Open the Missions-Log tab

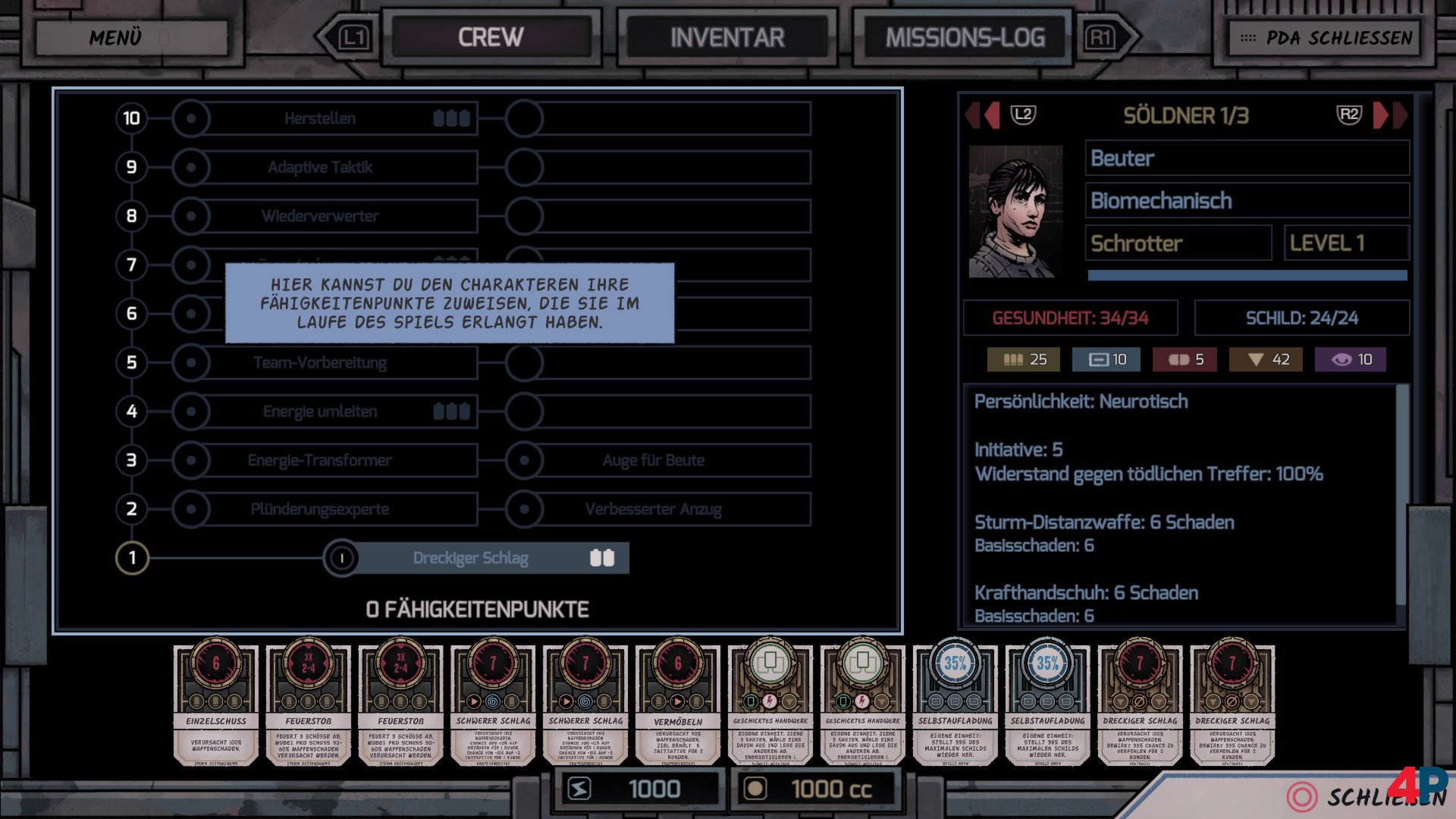(965, 37)
